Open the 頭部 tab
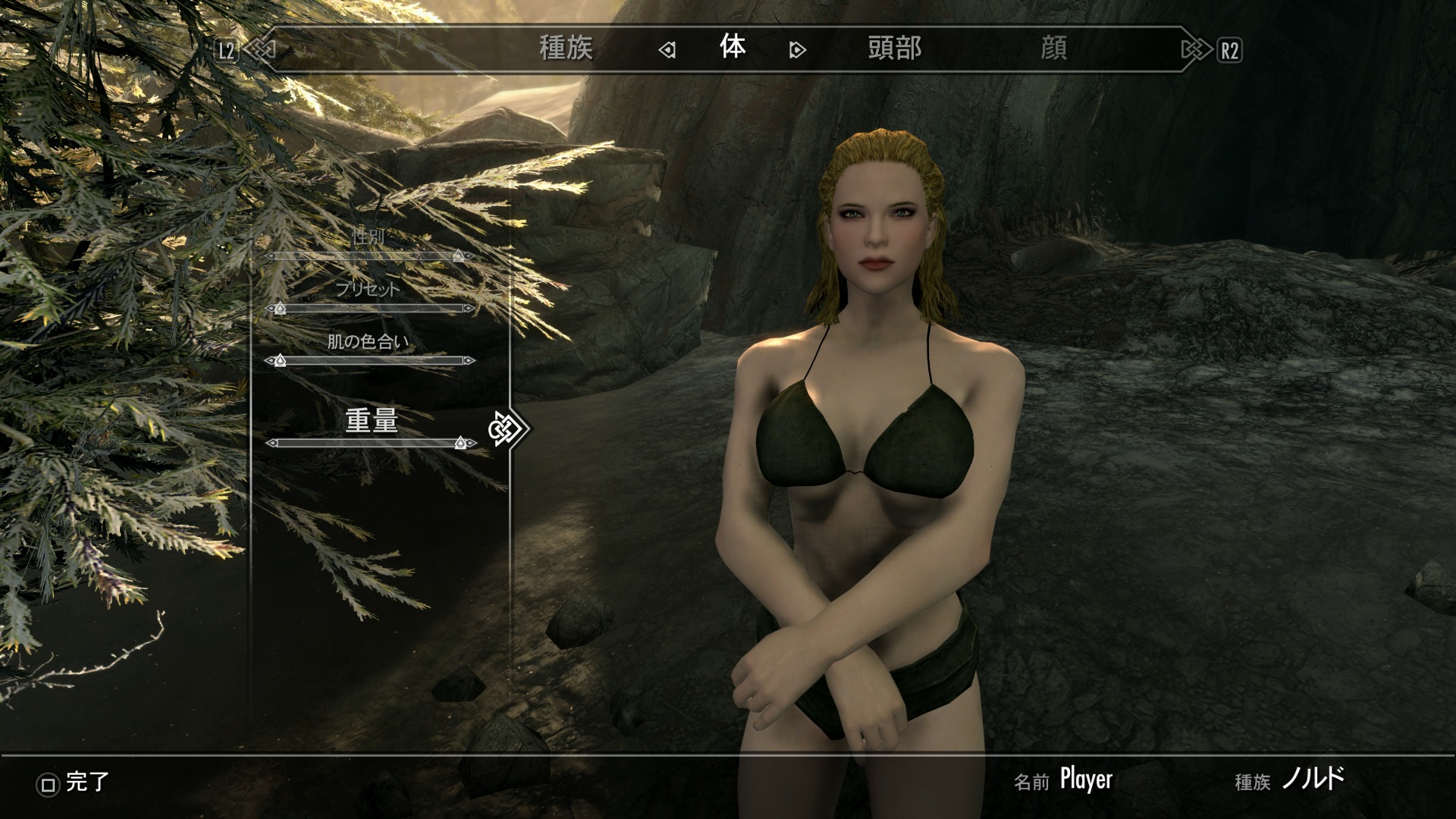This screenshot has width=1456, height=819. click(895, 49)
